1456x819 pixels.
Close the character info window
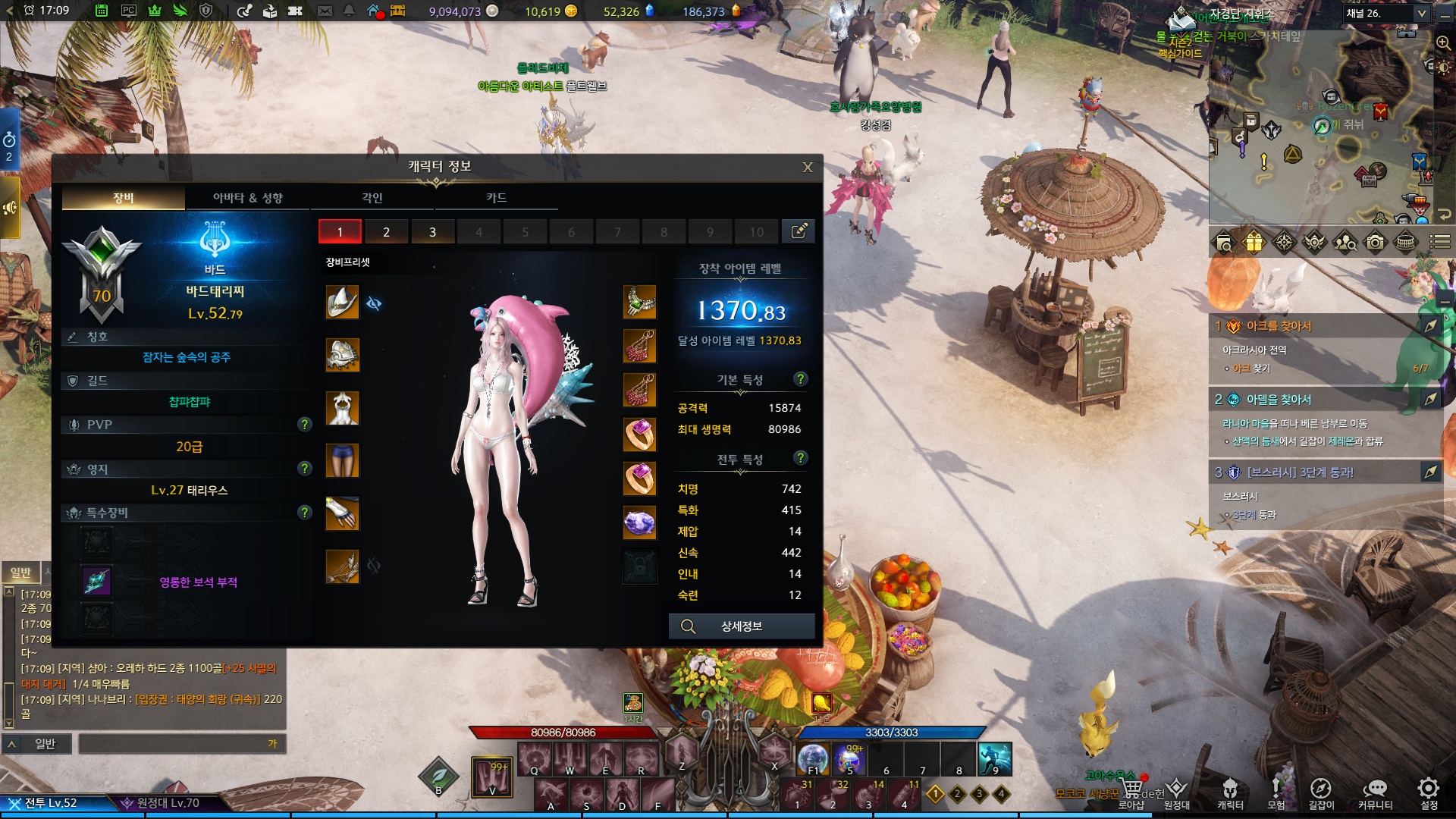[808, 167]
